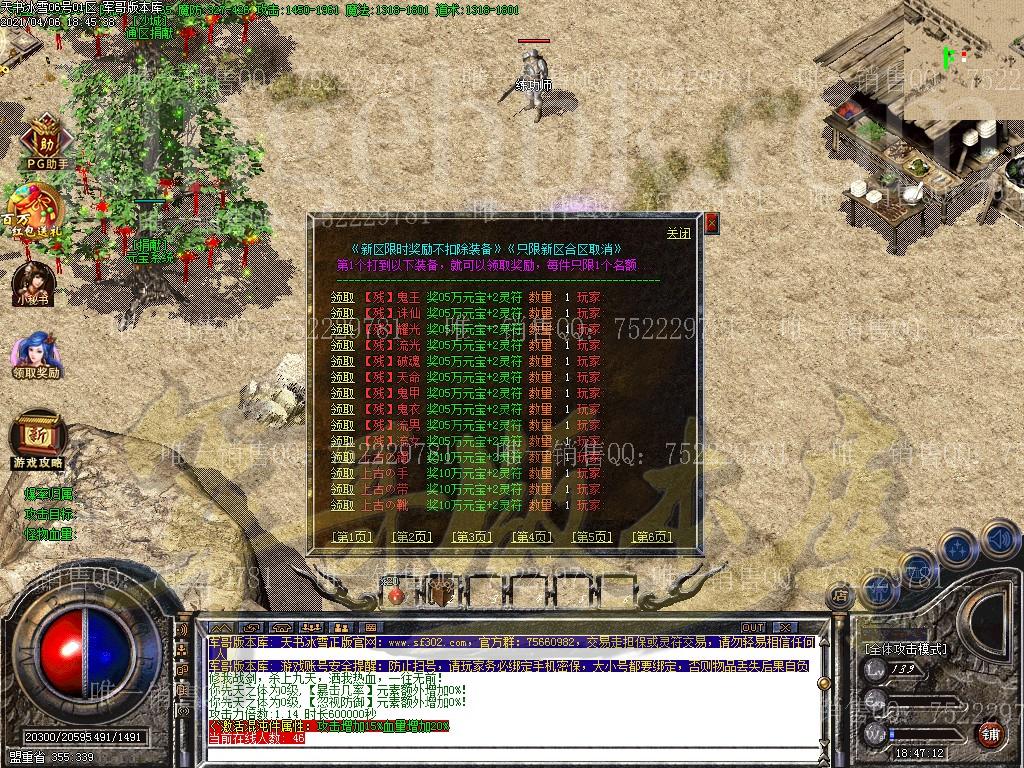The image size is (1024, 768).
Task: Open the 店 shop button
Action: point(841,595)
